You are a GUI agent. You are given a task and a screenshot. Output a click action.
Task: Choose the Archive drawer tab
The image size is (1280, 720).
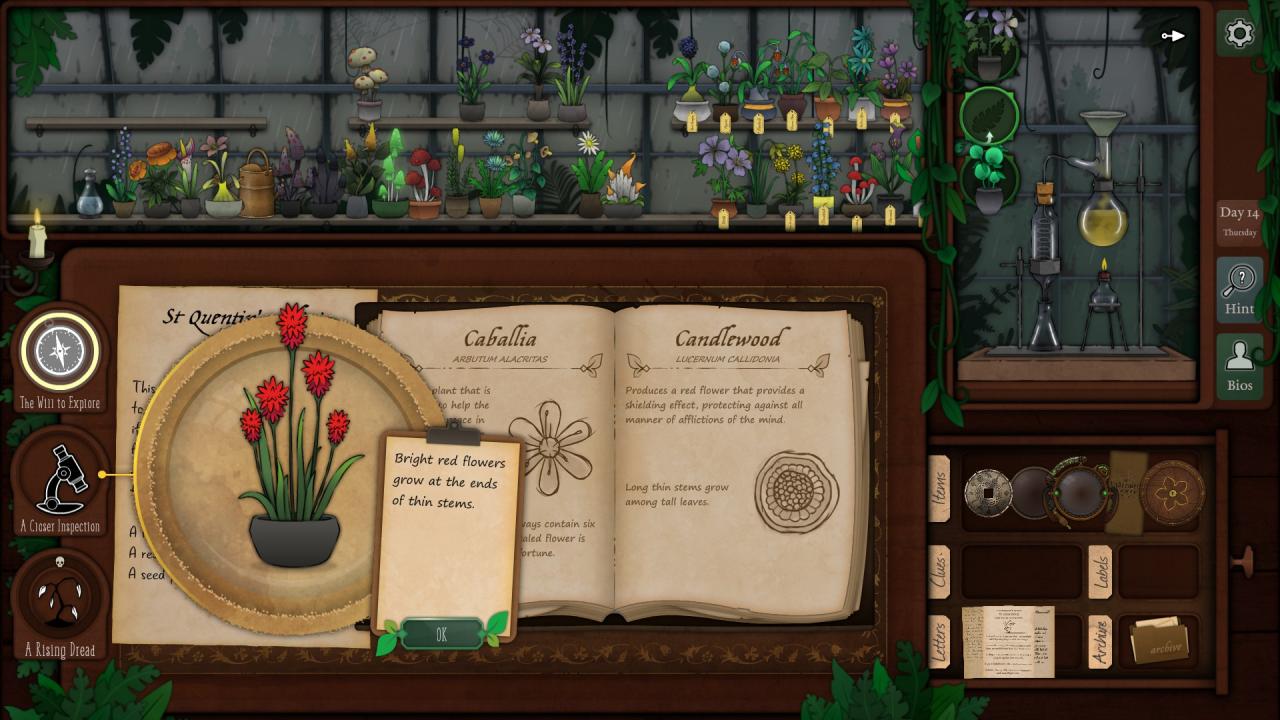(x=1099, y=642)
